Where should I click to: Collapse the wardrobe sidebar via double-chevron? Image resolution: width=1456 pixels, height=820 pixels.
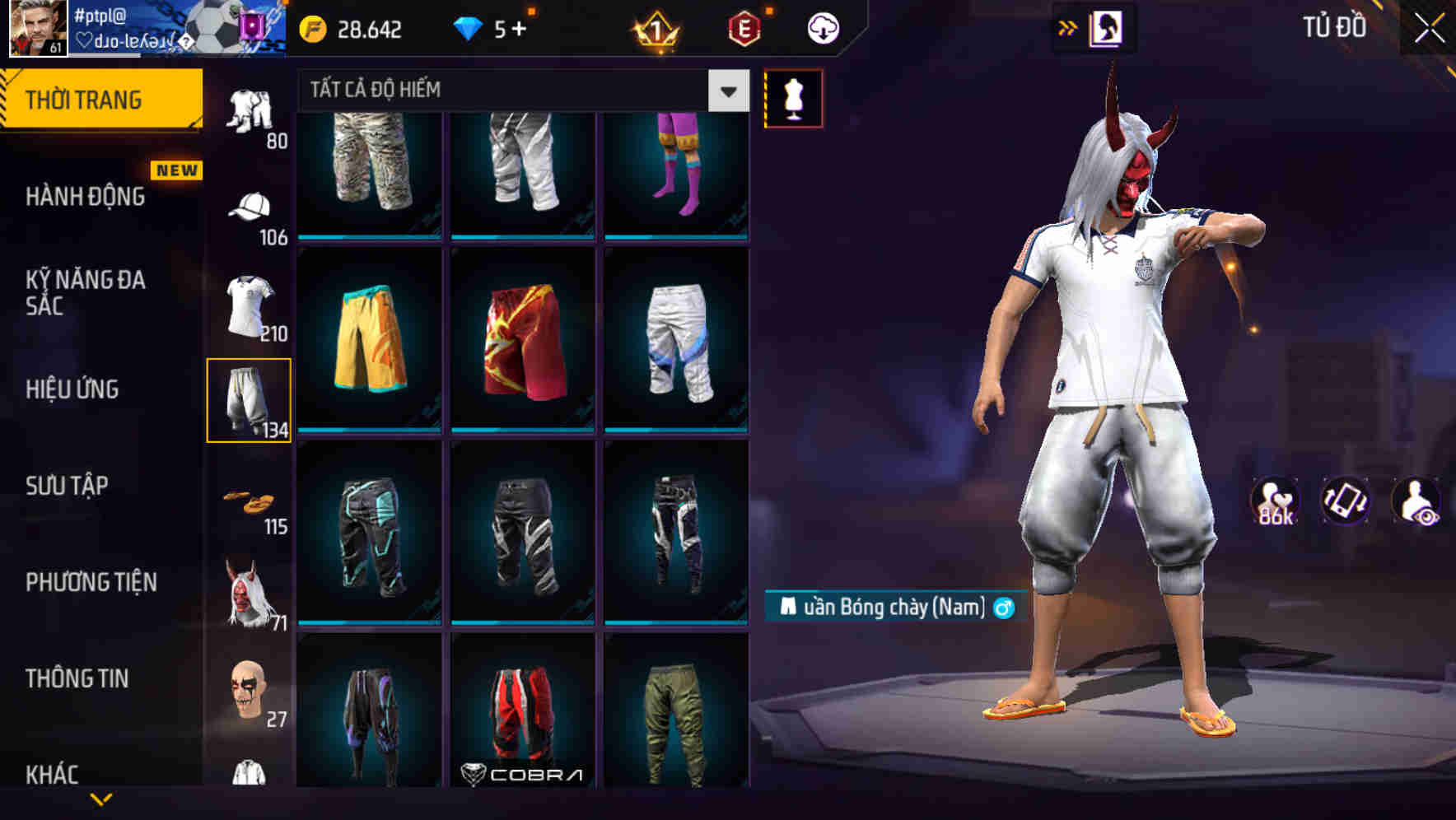(x=1068, y=27)
